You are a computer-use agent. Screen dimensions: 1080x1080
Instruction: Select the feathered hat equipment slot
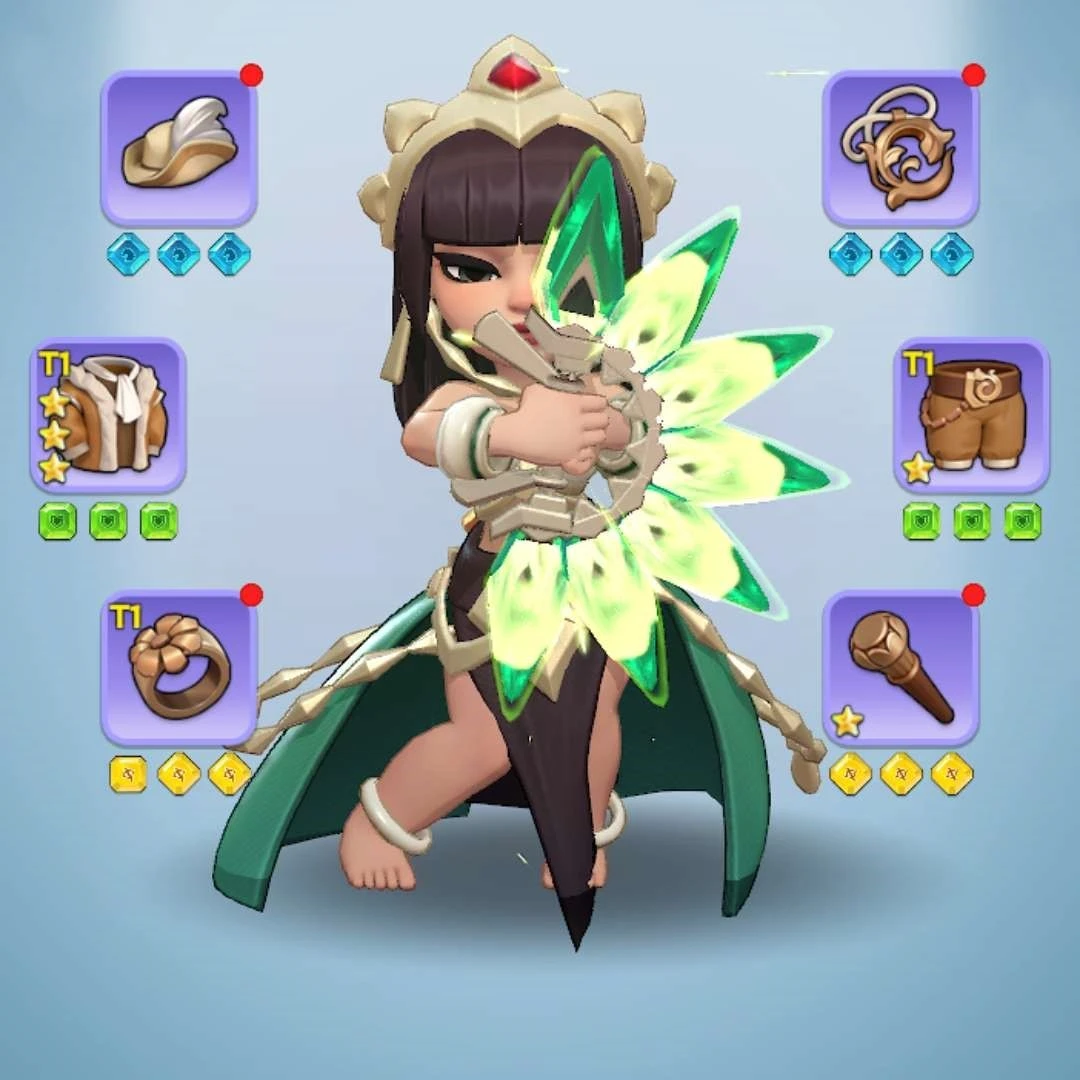pyautogui.click(x=179, y=149)
